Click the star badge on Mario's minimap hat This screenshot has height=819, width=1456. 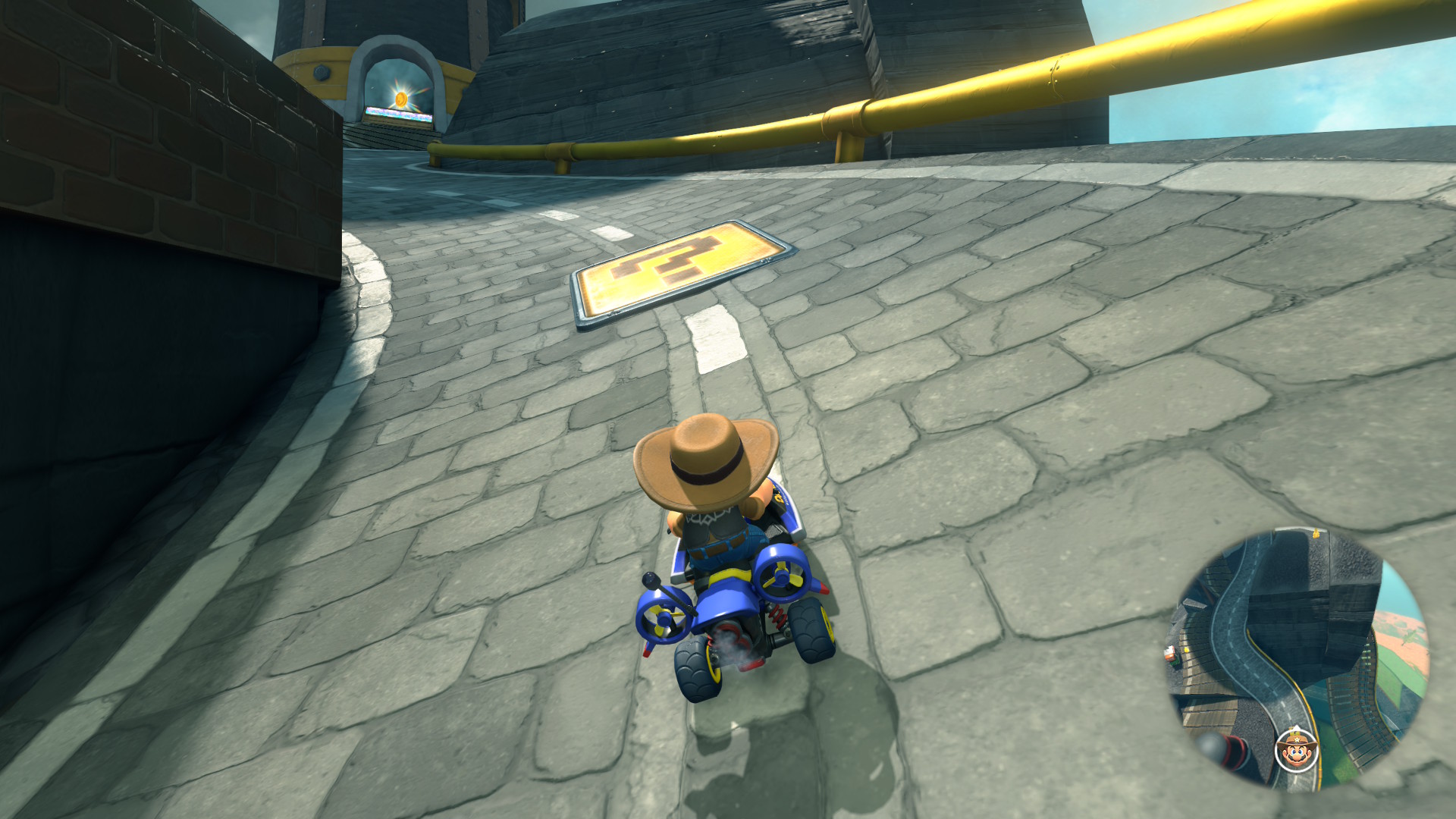[x=1298, y=739]
